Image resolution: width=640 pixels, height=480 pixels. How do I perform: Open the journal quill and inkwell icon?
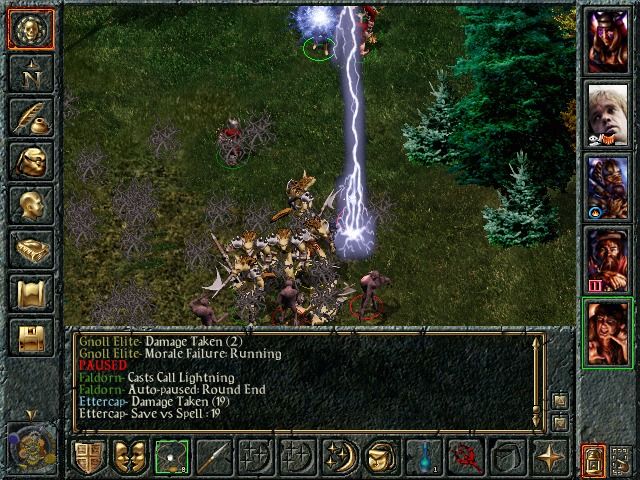[31, 116]
